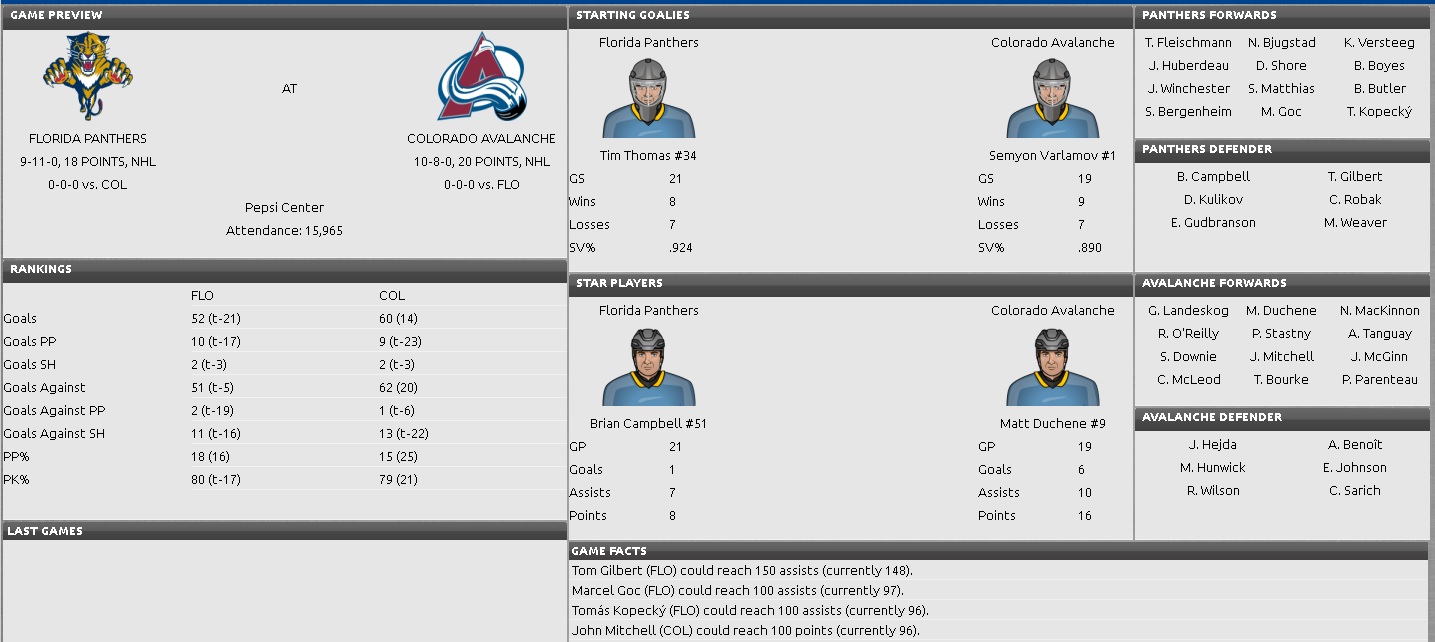Viewport: 1435px width, 642px height.
Task: Open P. Parenteau forward entry
Action: (1379, 380)
